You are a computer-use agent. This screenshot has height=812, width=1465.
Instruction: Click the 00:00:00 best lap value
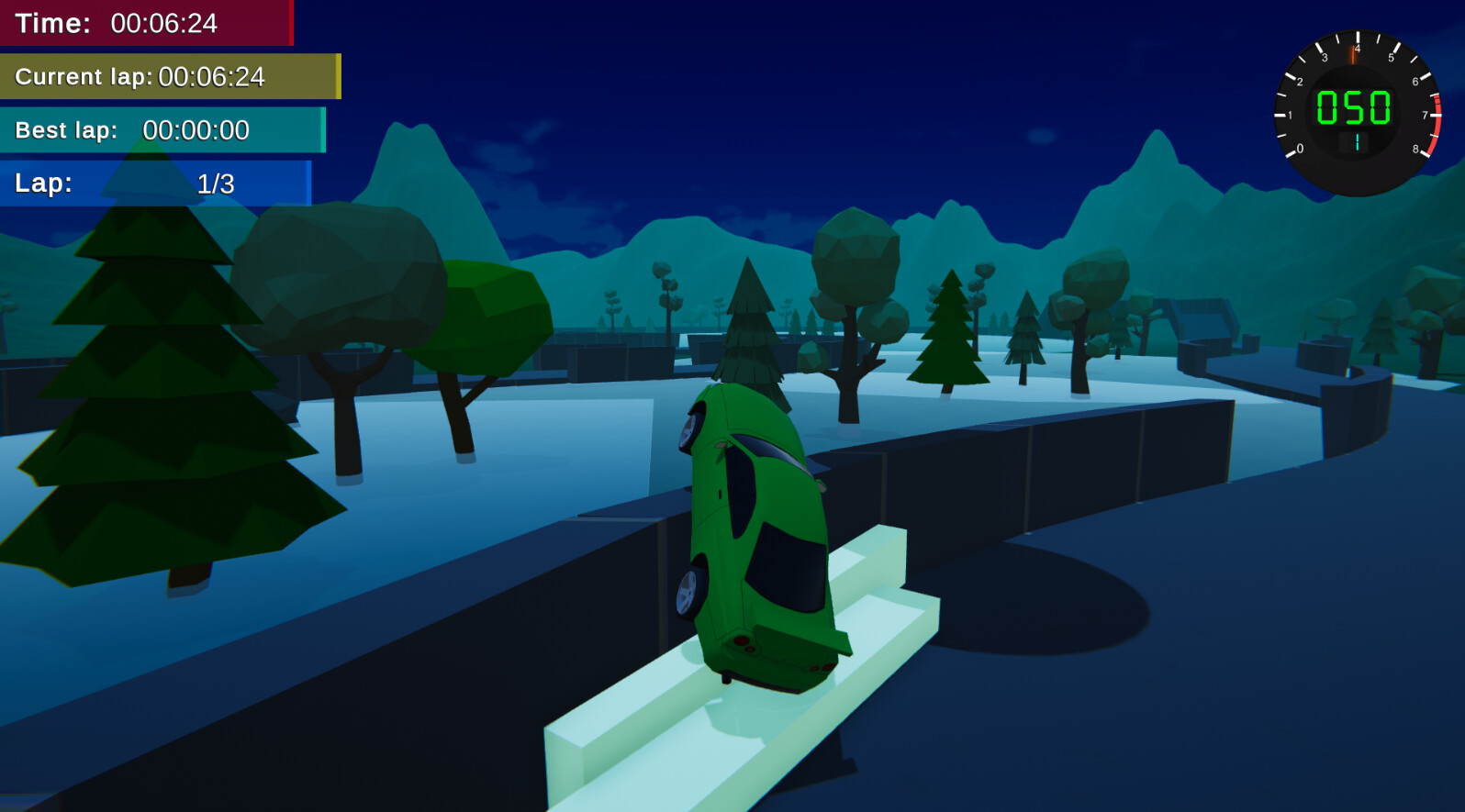197,130
